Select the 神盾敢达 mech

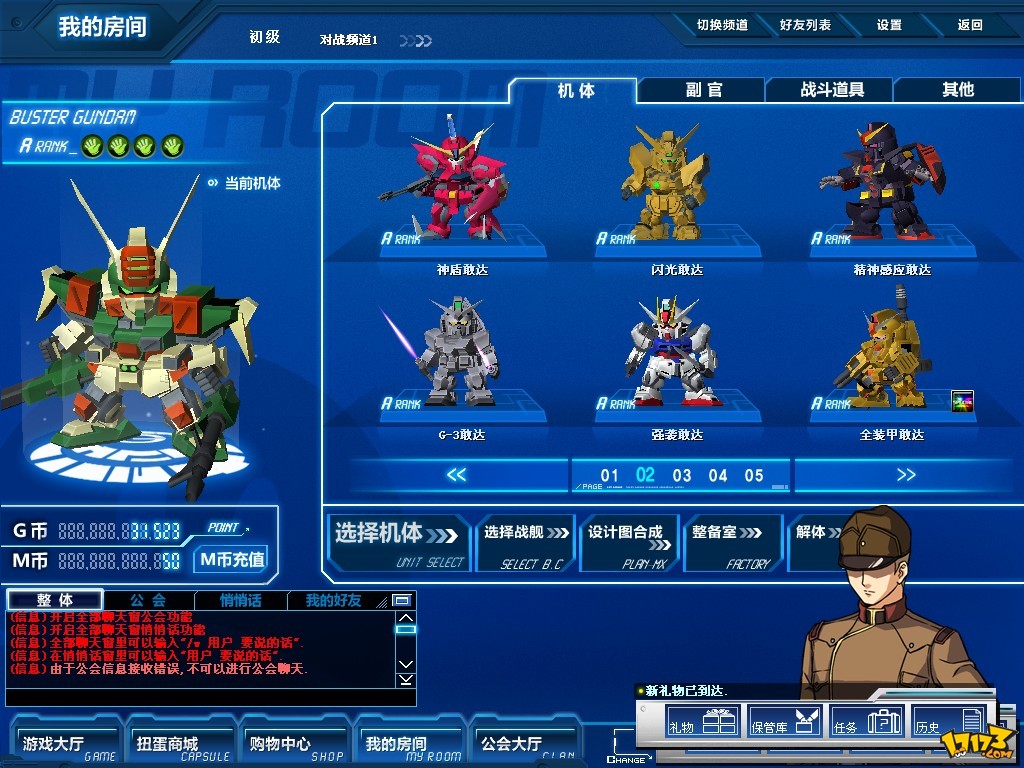coord(462,185)
